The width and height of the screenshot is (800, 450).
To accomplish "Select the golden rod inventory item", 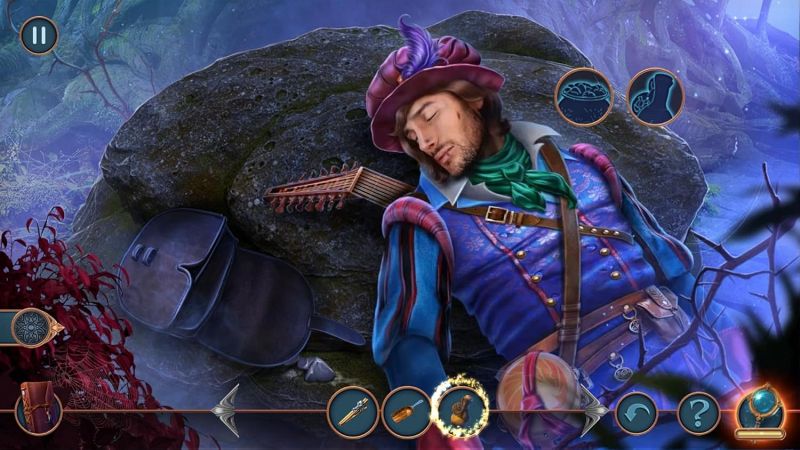I will coord(353,410).
